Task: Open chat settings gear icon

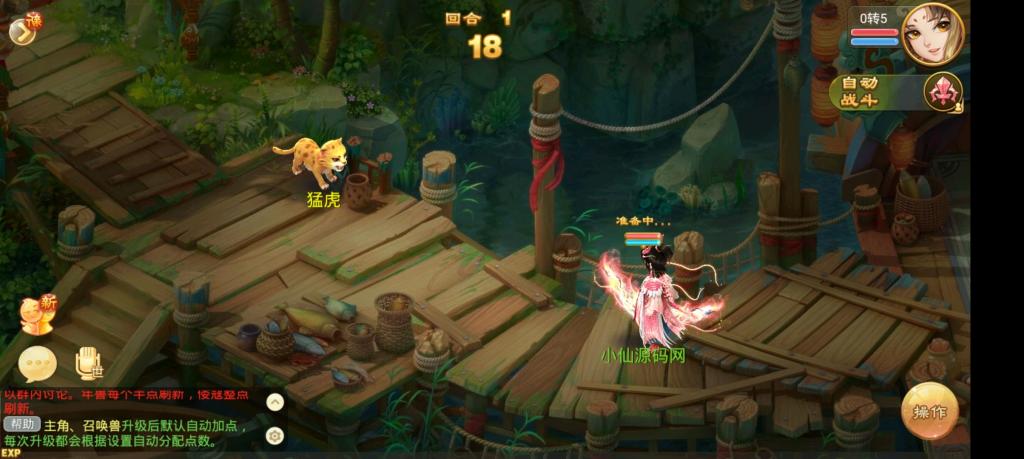Action: point(275,435)
